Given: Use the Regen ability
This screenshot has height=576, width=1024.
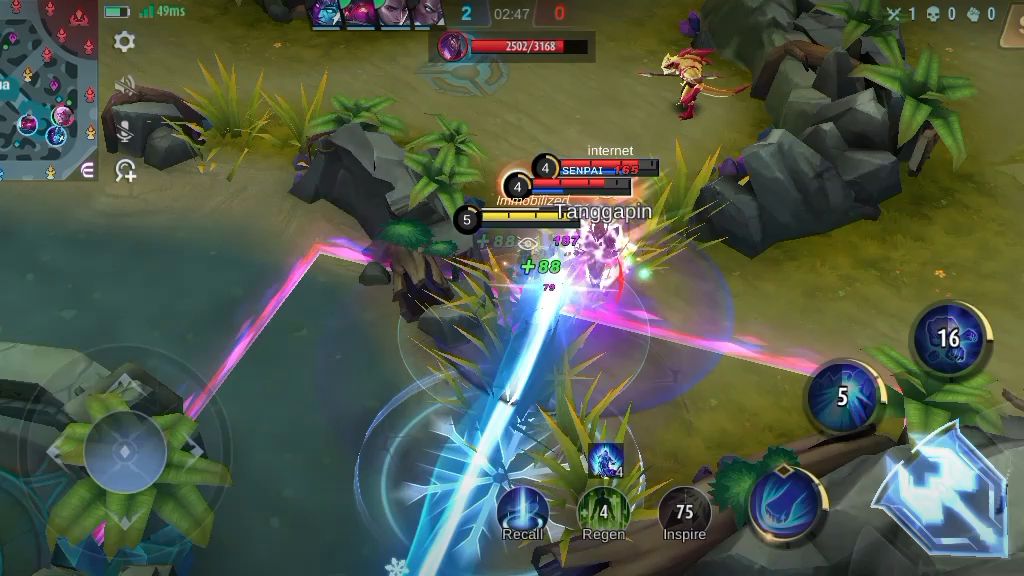Looking at the screenshot, I should coord(603,511).
